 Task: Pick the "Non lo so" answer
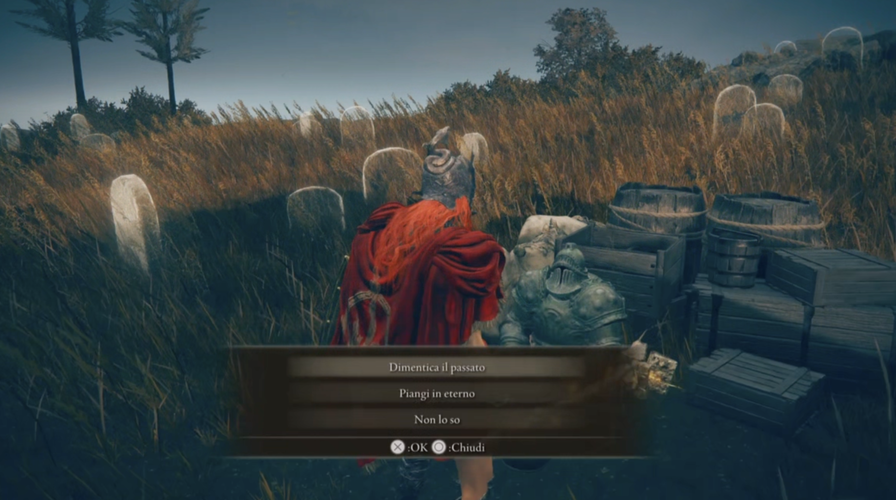click(x=436, y=419)
